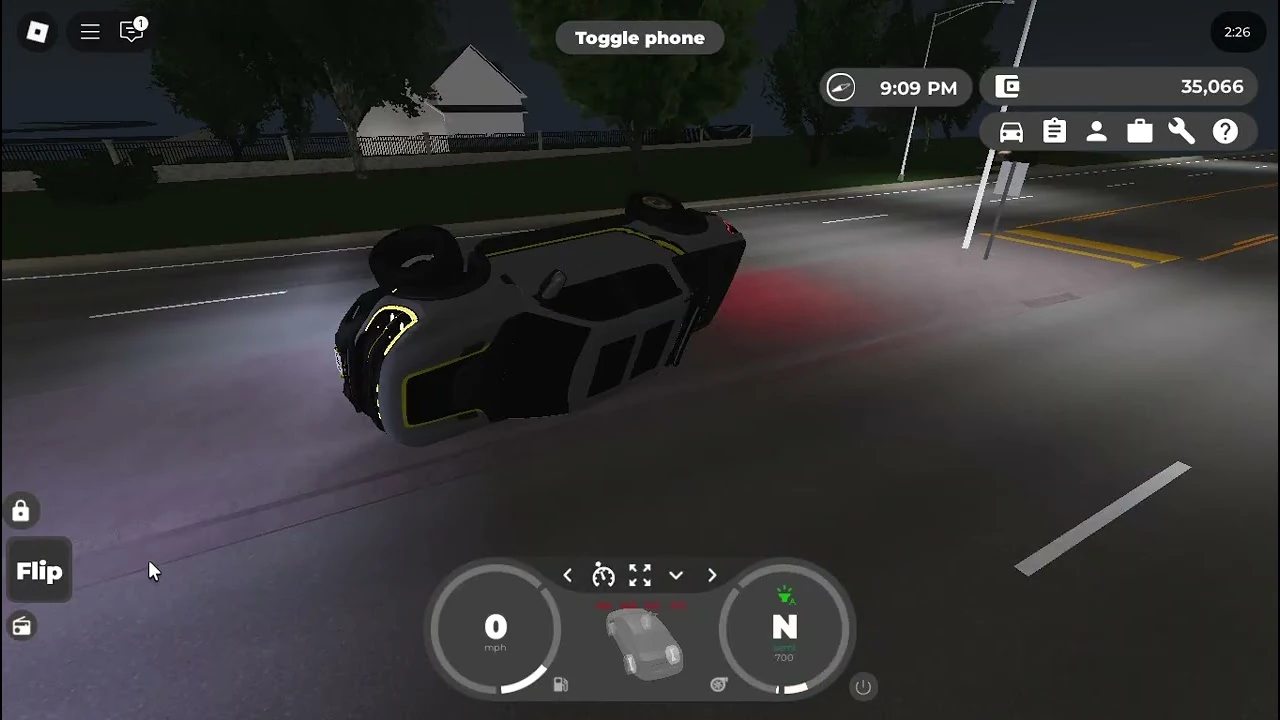Open the vehicle menu car icon
Image resolution: width=1280 pixels, height=720 pixels.
(x=1011, y=131)
